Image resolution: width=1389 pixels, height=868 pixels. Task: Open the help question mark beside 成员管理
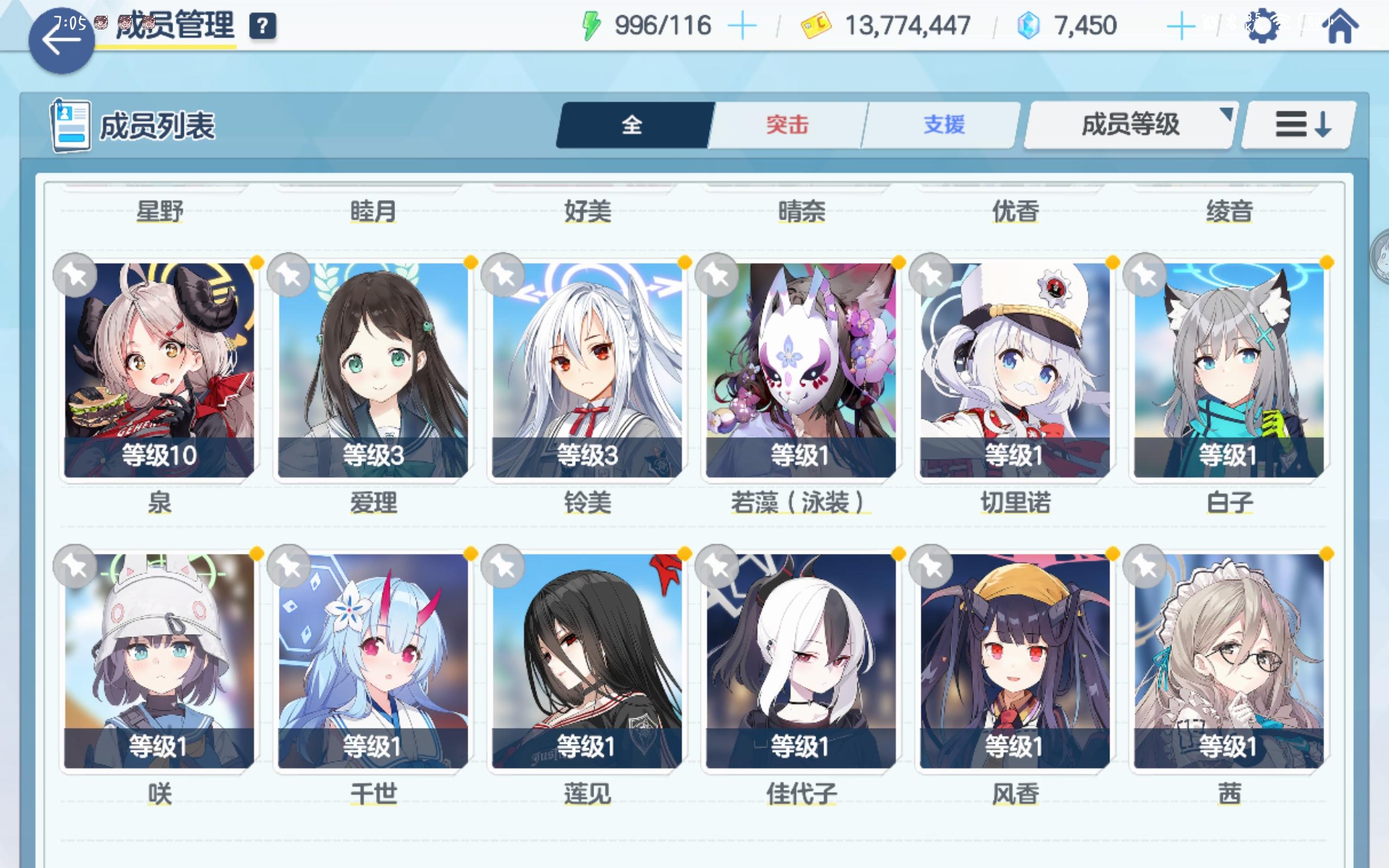264,25
